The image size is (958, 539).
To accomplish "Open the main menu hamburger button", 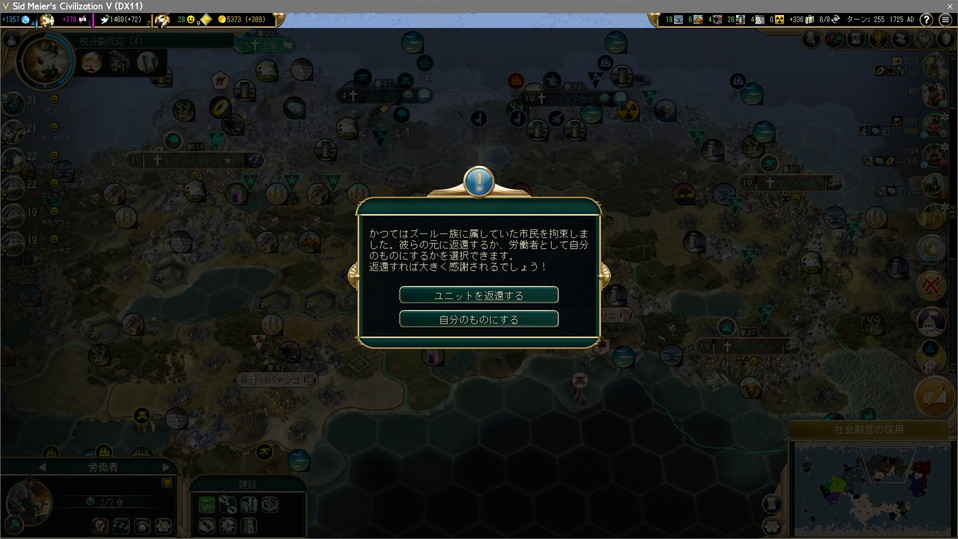I will (945, 20).
